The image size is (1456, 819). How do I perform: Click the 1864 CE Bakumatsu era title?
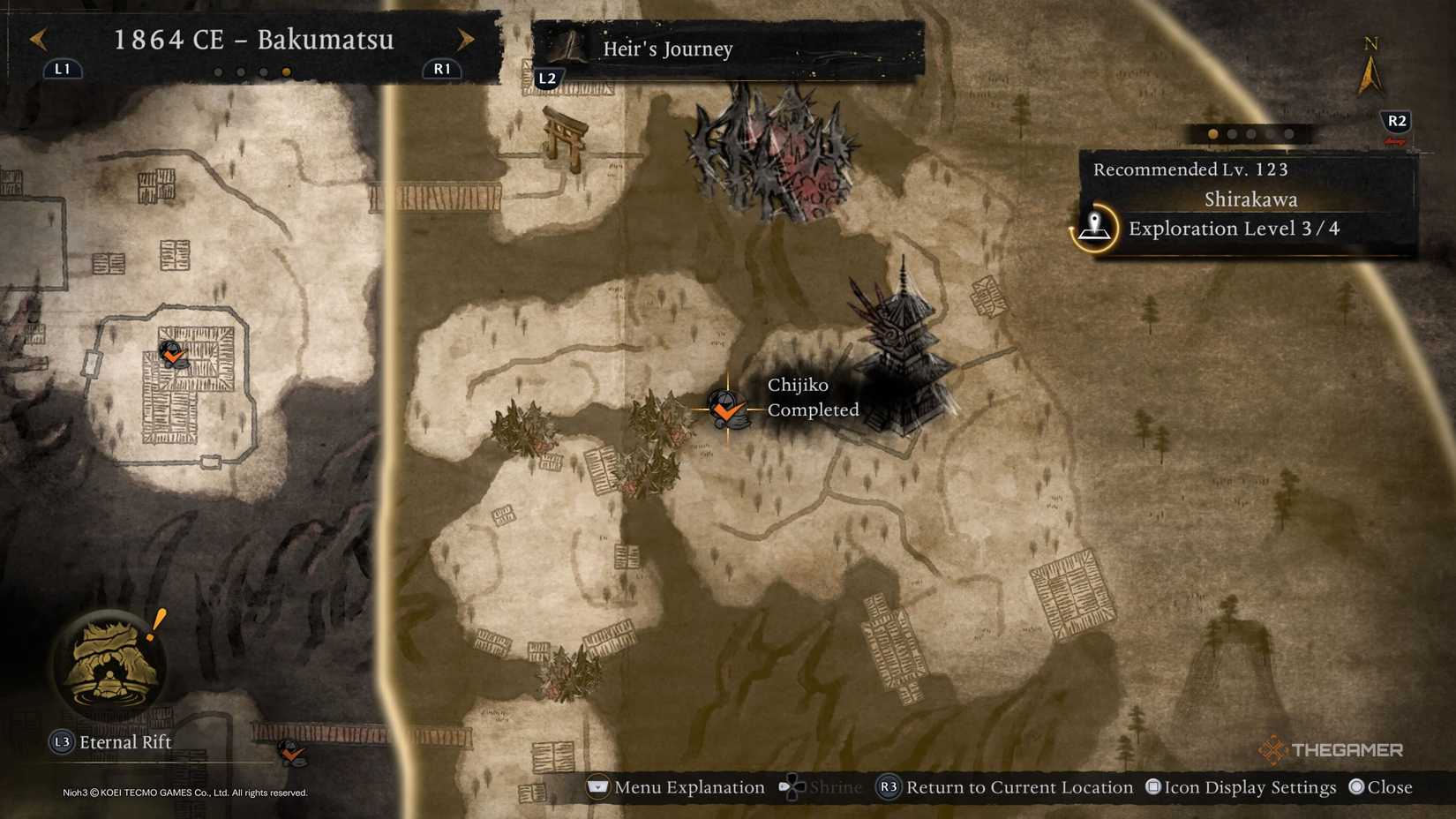coord(254,40)
